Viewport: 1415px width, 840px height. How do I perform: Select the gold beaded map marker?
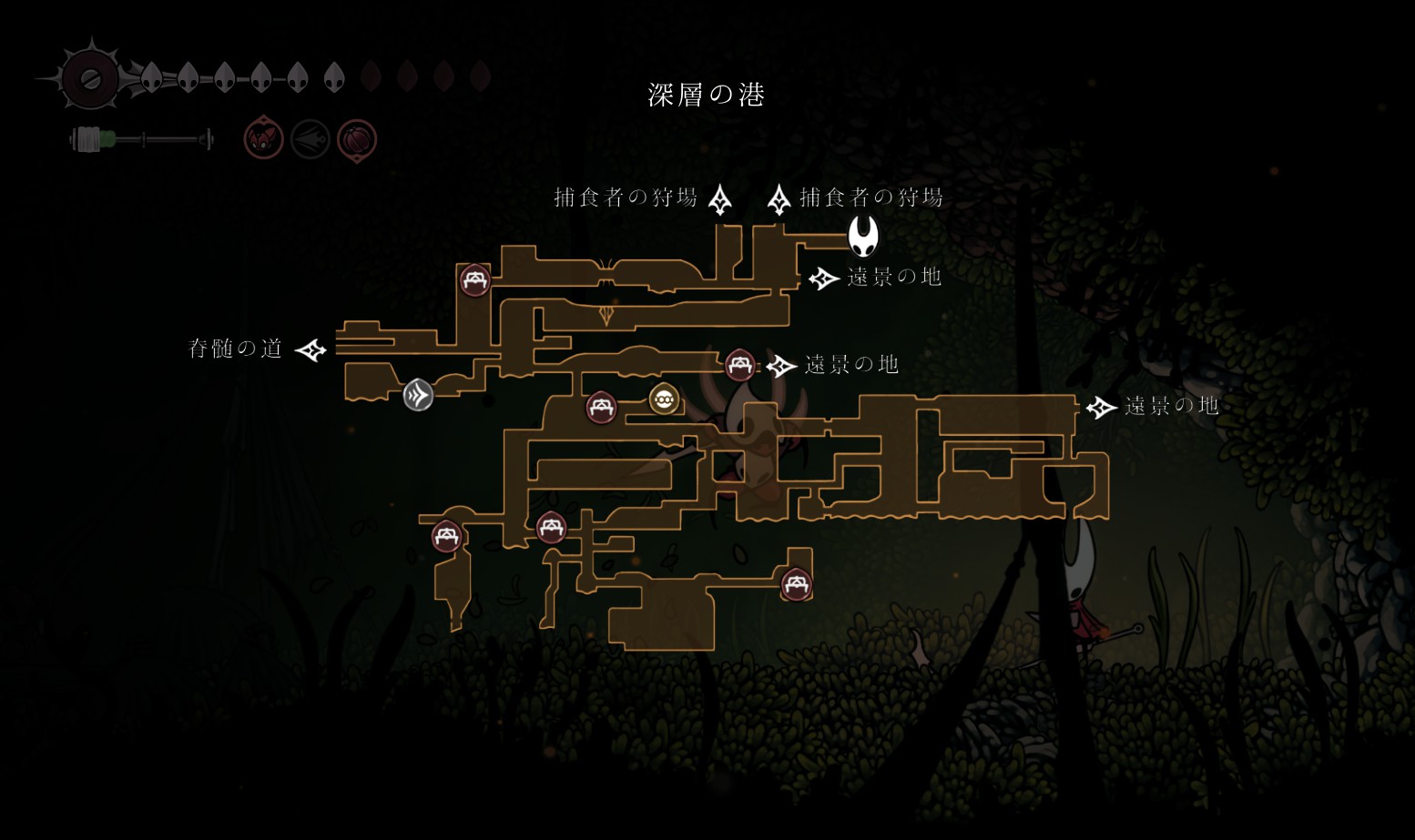click(x=664, y=399)
